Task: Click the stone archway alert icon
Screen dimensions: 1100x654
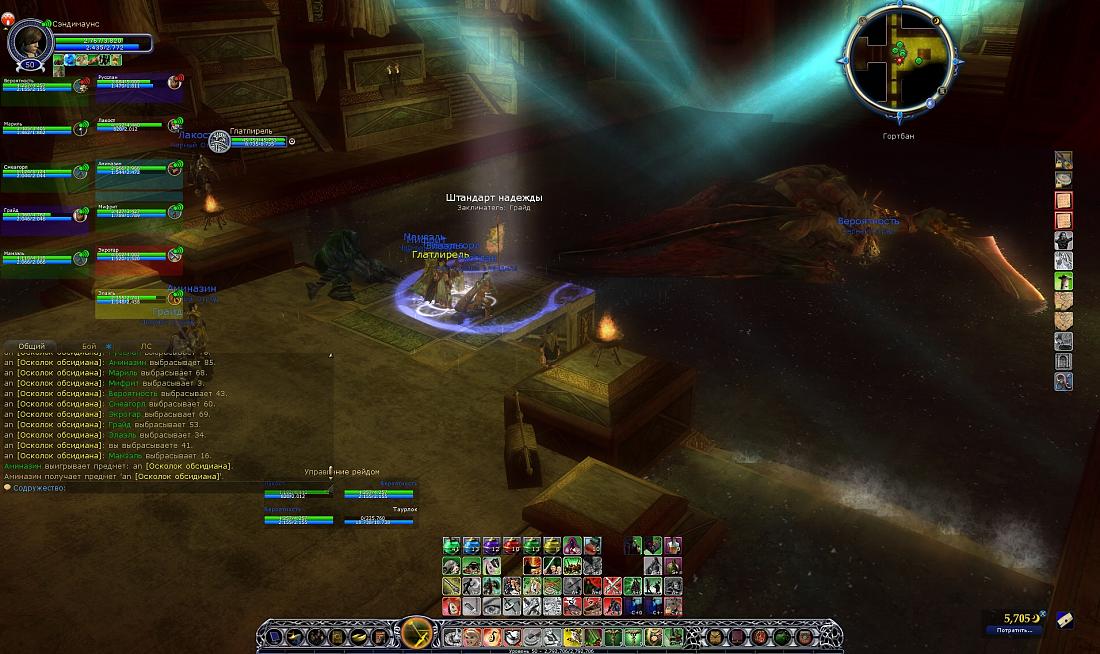Action: (x=1064, y=361)
